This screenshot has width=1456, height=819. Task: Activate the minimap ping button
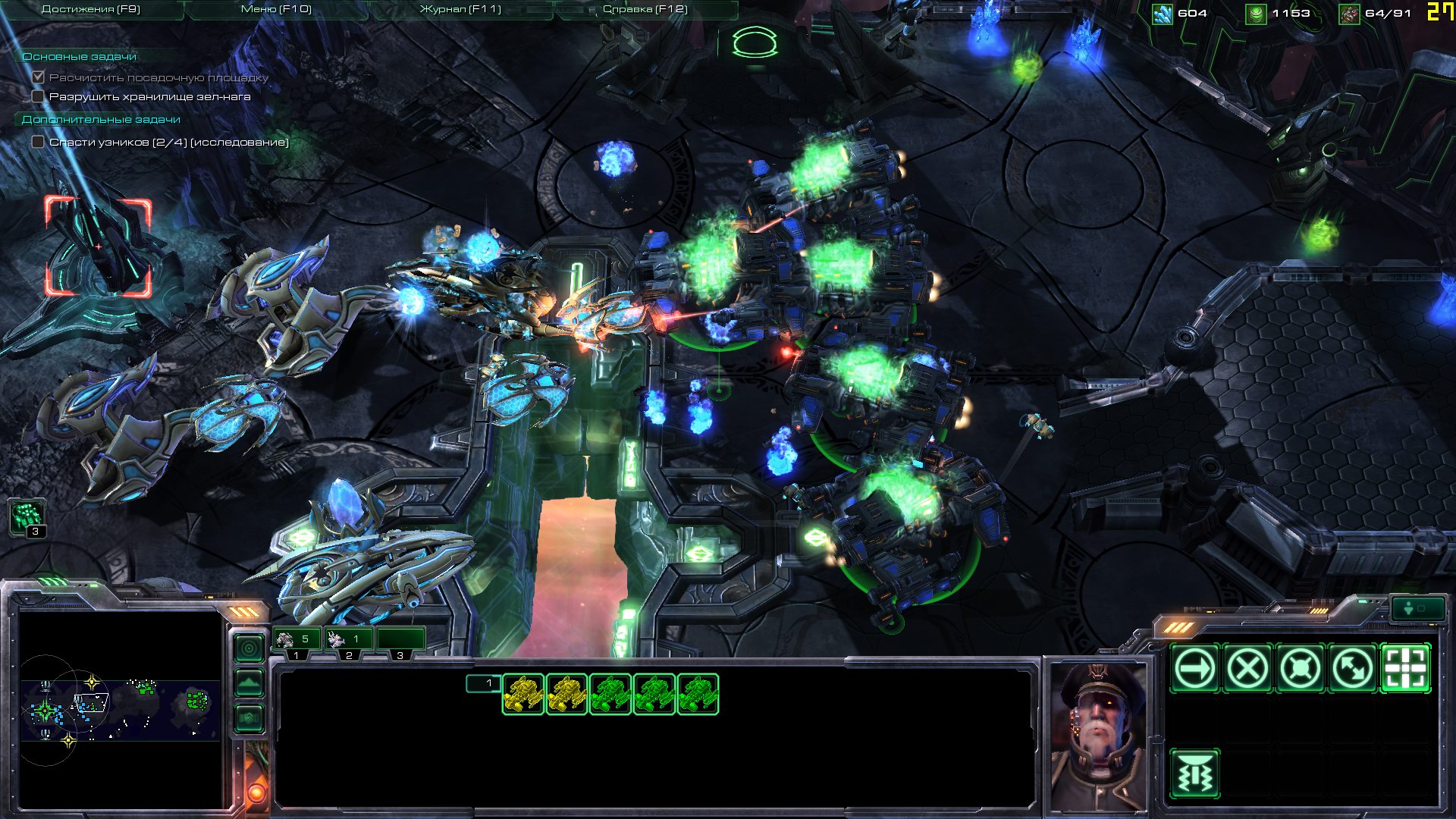pyautogui.click(x=249, y=649)
